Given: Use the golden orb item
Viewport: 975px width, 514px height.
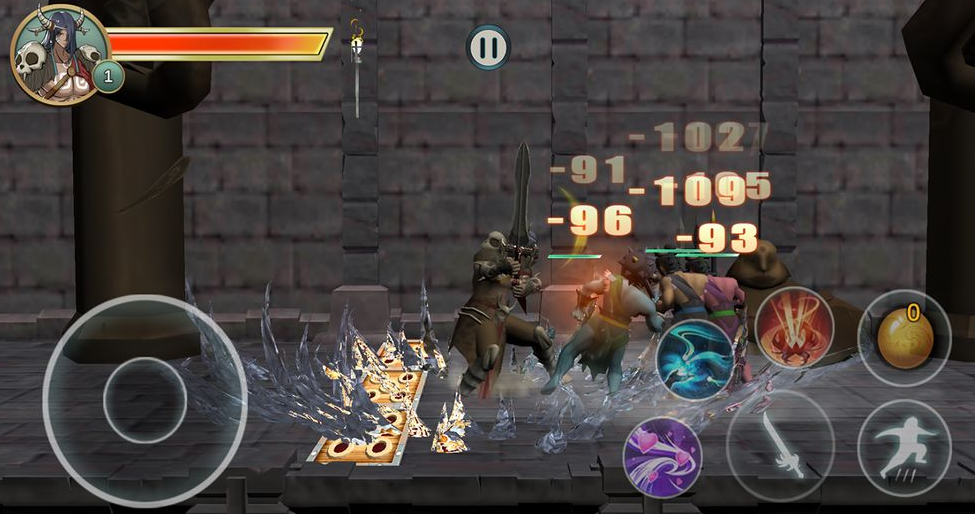Looking at the screenshot, I should tap(904, 337).
